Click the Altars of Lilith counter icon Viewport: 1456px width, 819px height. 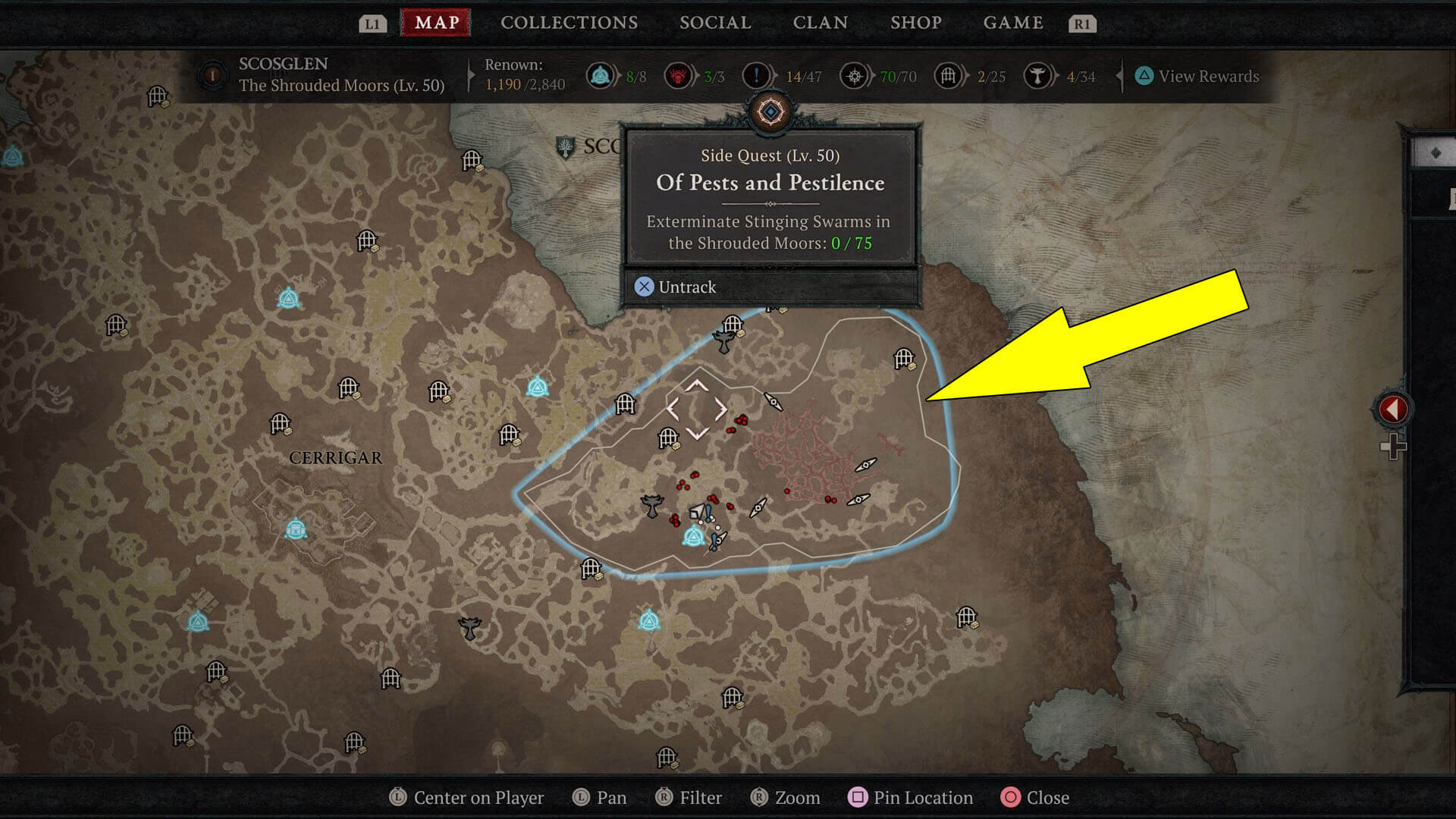pos(679,76)
